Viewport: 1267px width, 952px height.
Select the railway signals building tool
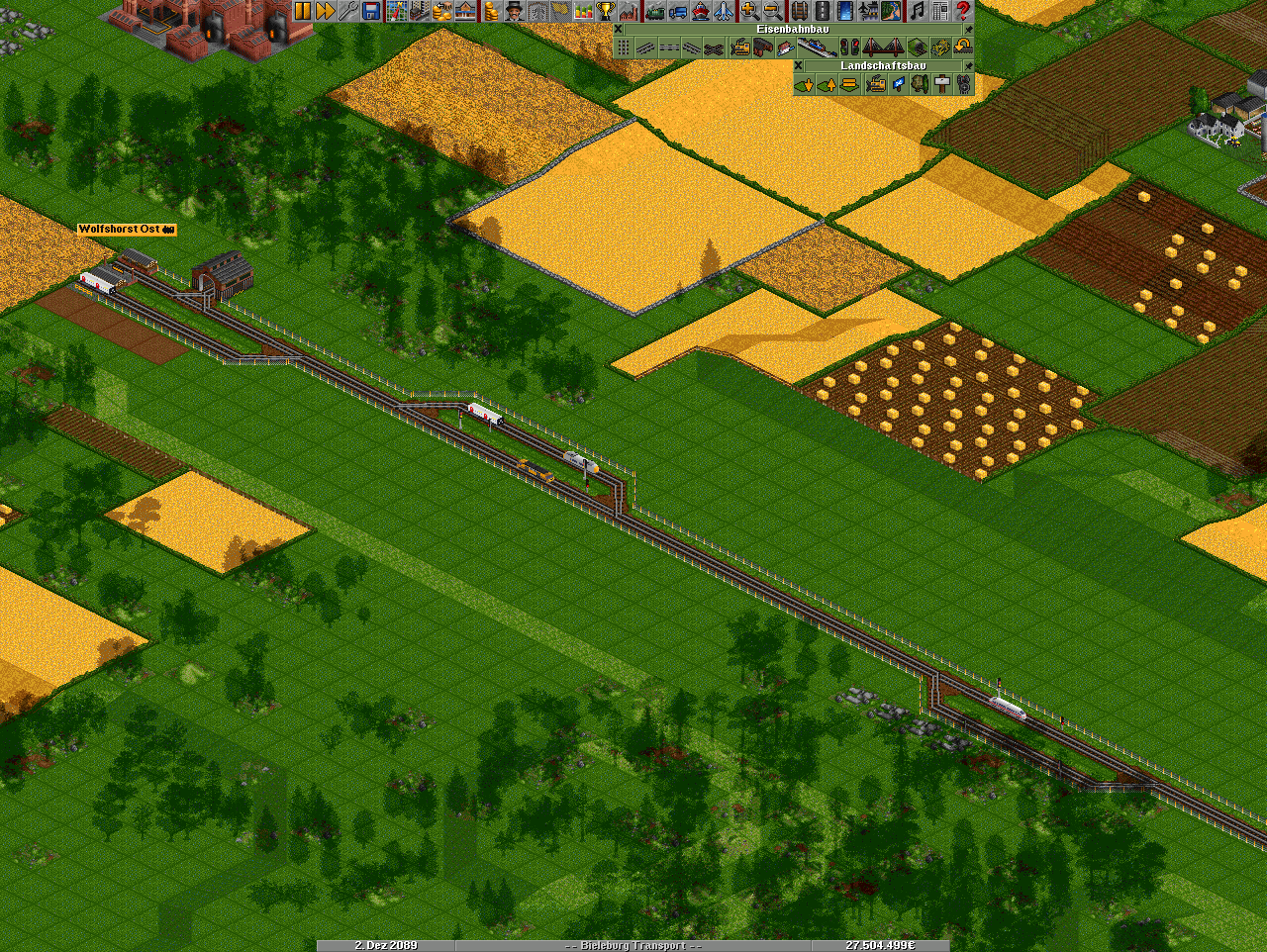[849, 48]
